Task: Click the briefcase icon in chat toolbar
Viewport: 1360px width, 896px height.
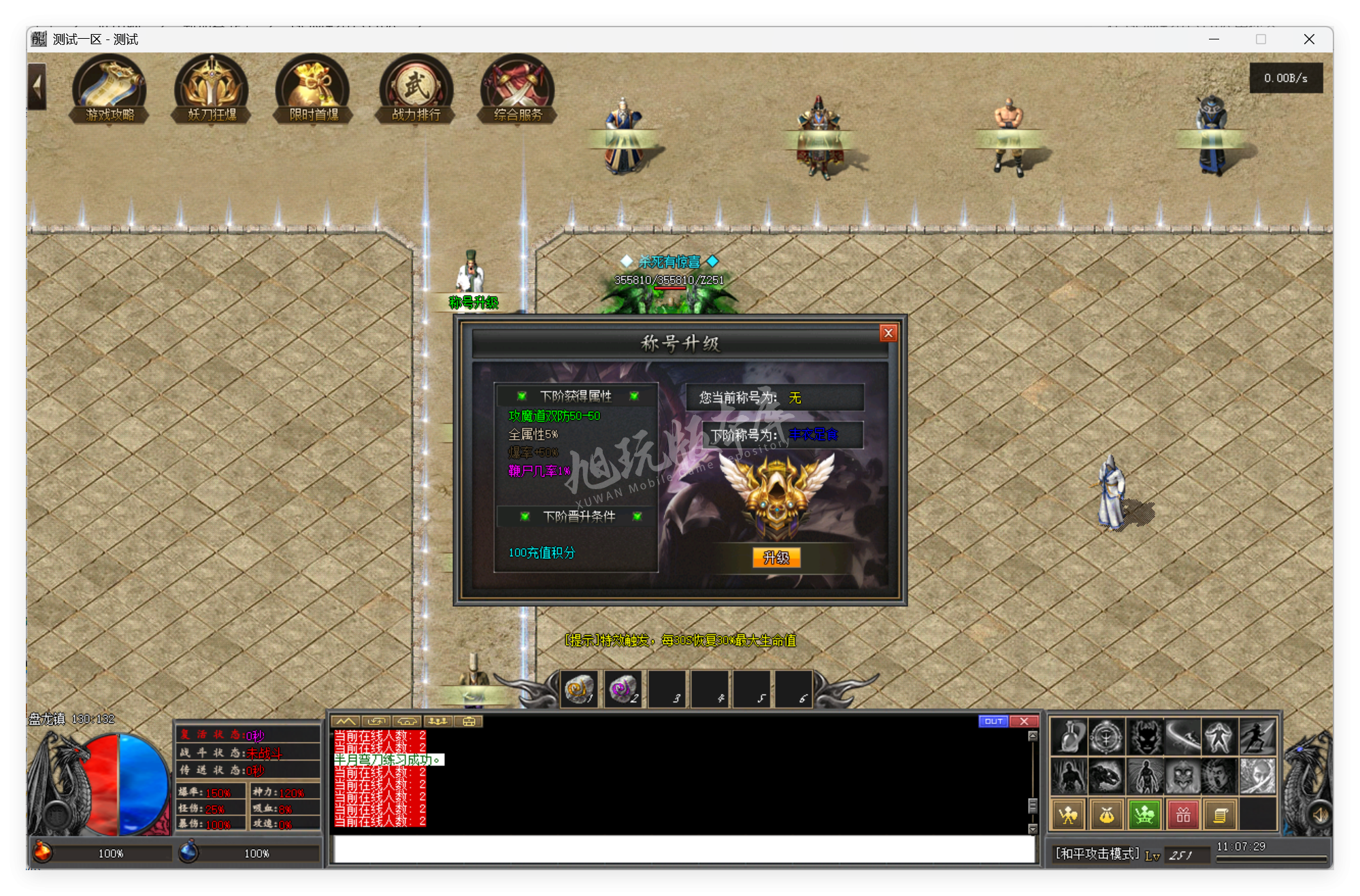Action: click(467, 721)
